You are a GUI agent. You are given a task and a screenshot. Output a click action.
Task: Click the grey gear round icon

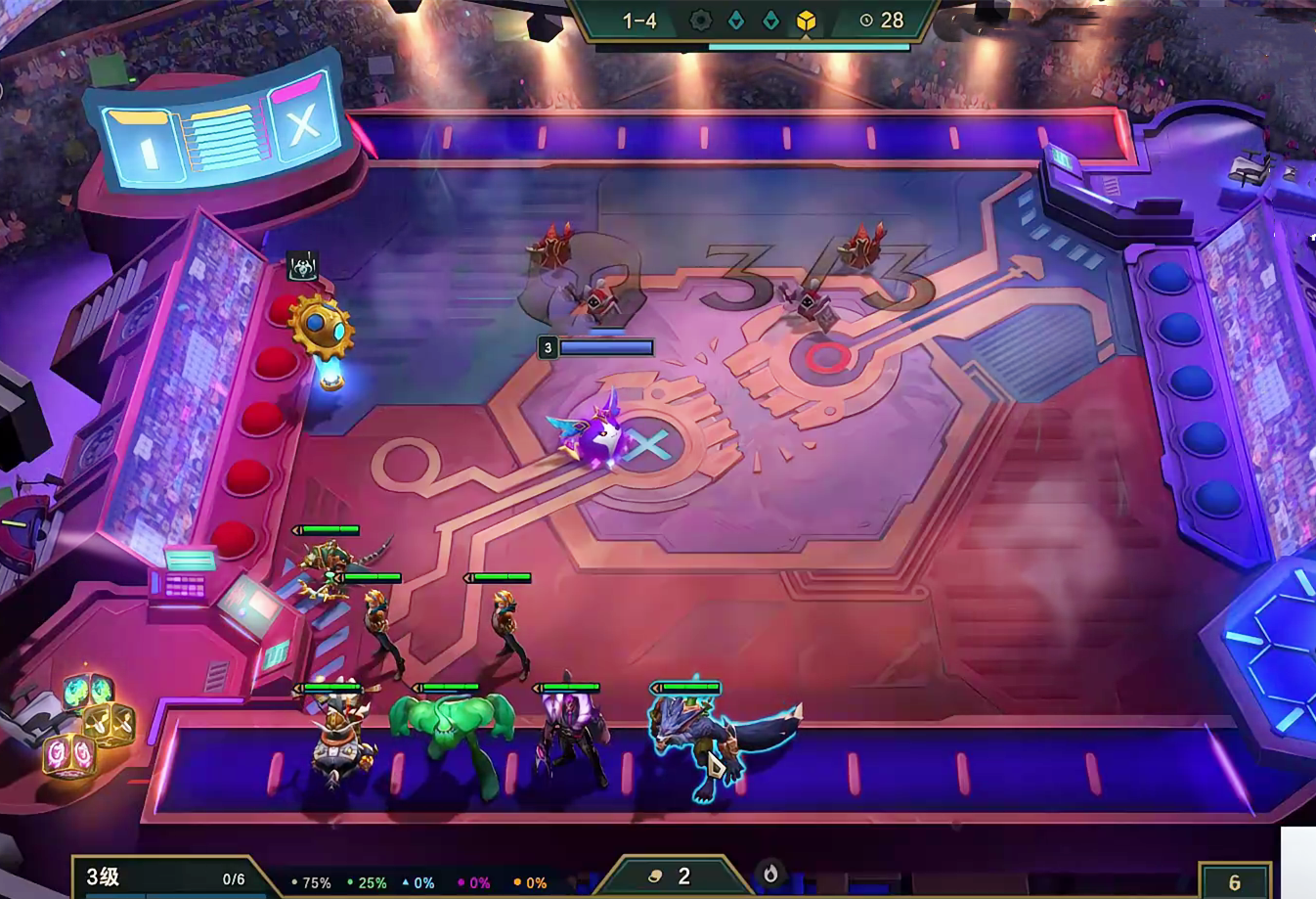(x=700, y=21)
